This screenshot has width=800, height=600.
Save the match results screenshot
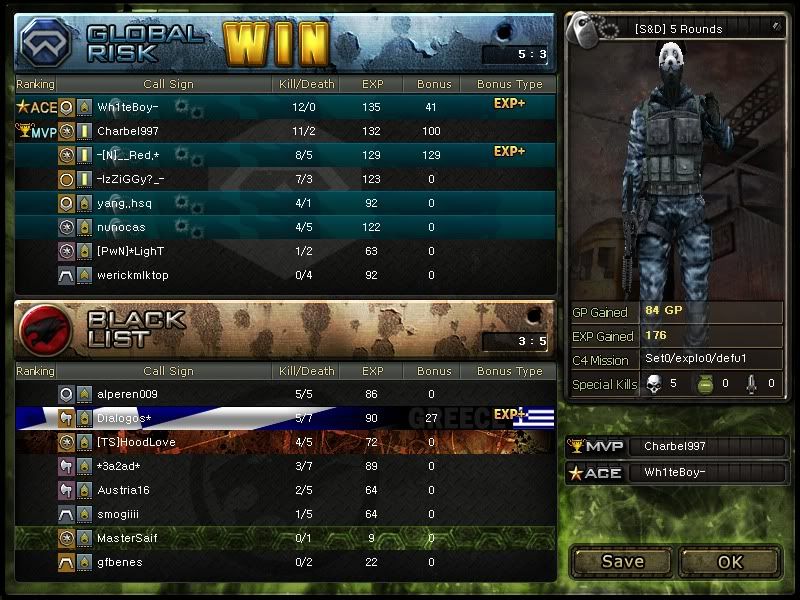click(x=622, y=561)
